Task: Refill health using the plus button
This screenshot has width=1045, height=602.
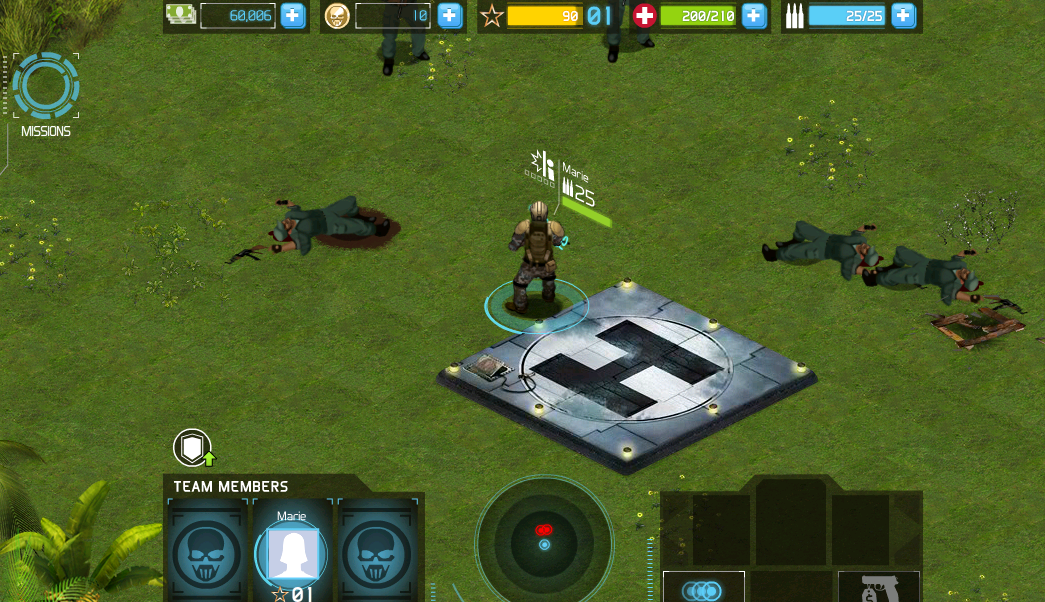Action: pos(754,15)
